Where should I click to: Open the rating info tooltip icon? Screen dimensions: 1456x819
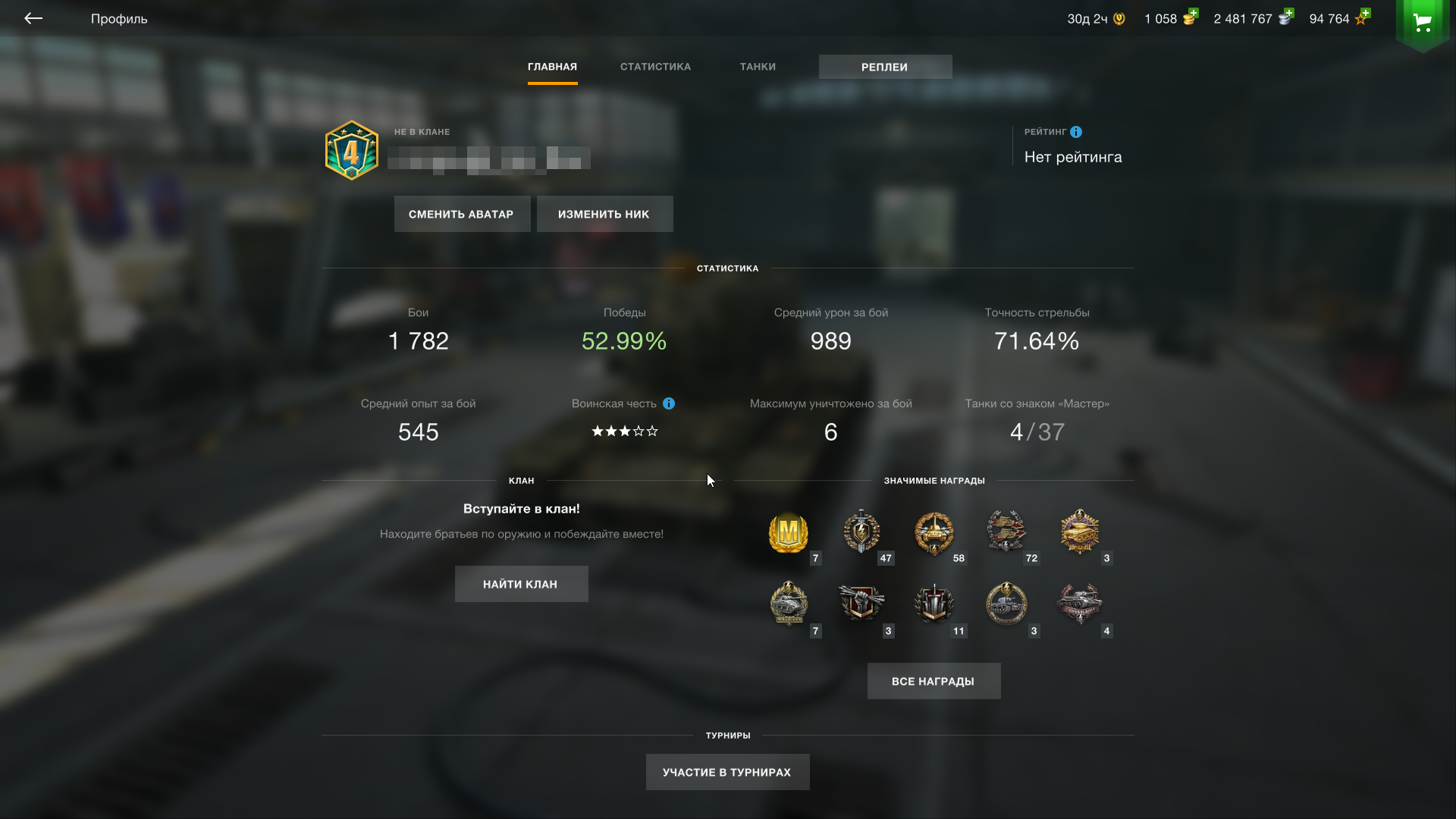coord(1076,132)
